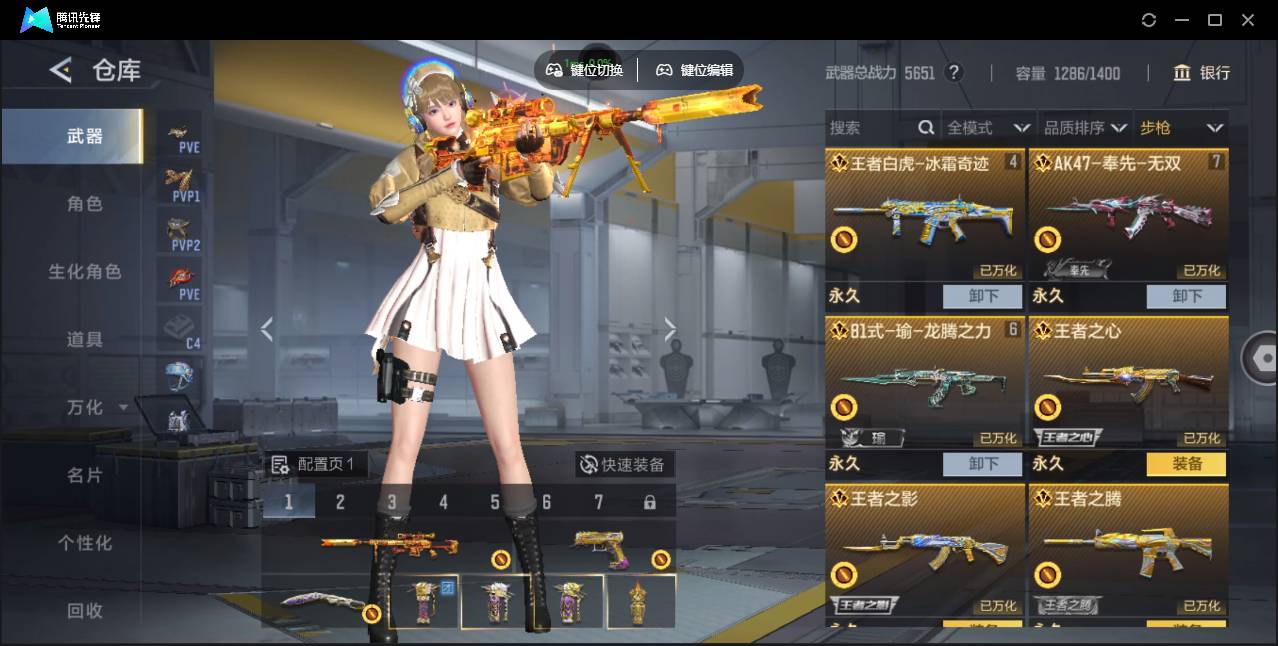Switch to the 角色 category tab
The height and width of the screenshot is (646, 1278).
pos(85,204)
